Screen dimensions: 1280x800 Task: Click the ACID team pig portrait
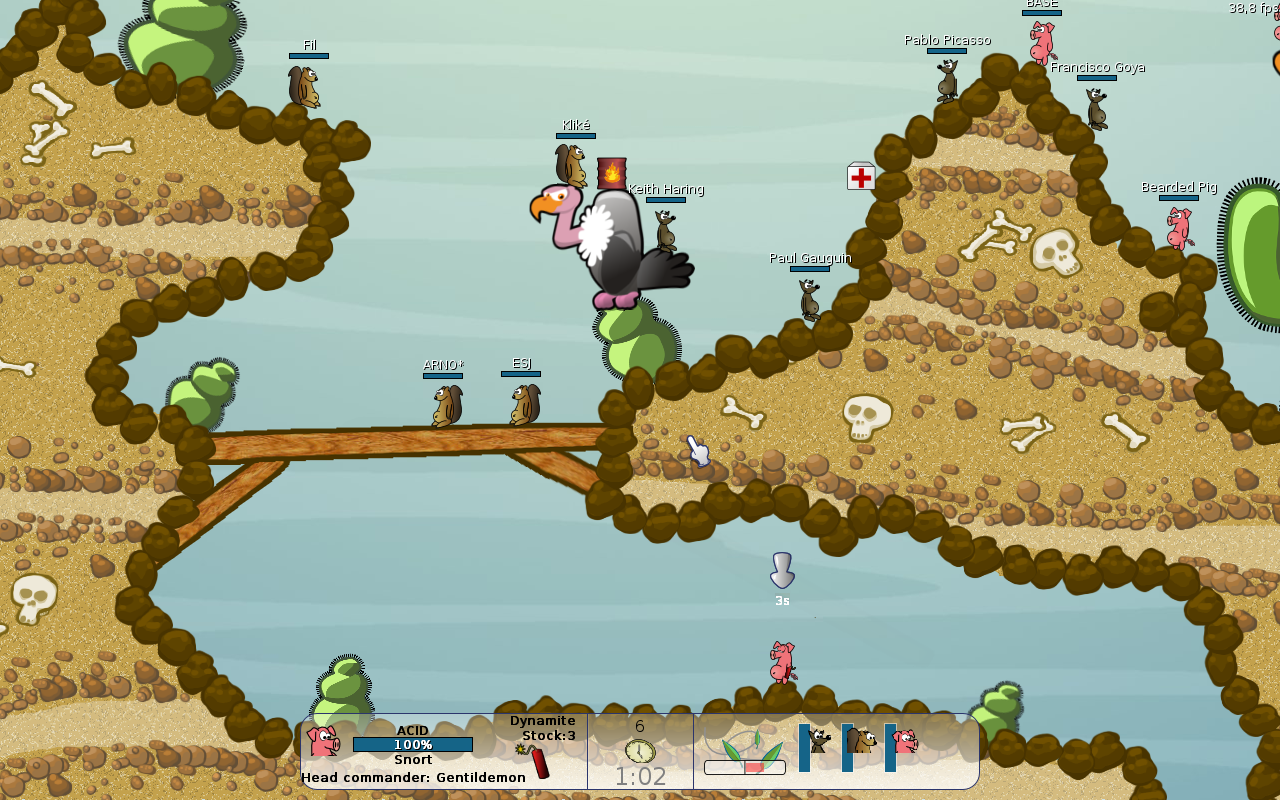[323, 742]
